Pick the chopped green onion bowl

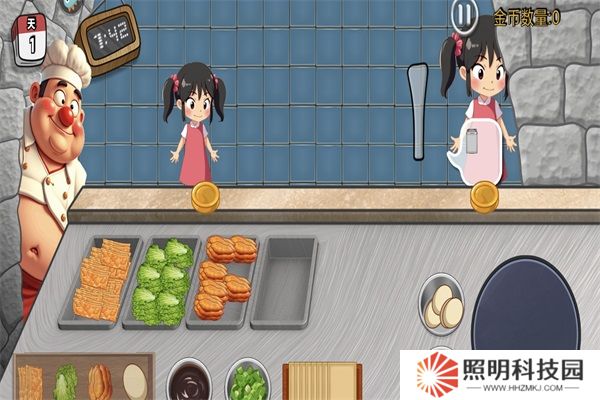[x=247, y=381]
